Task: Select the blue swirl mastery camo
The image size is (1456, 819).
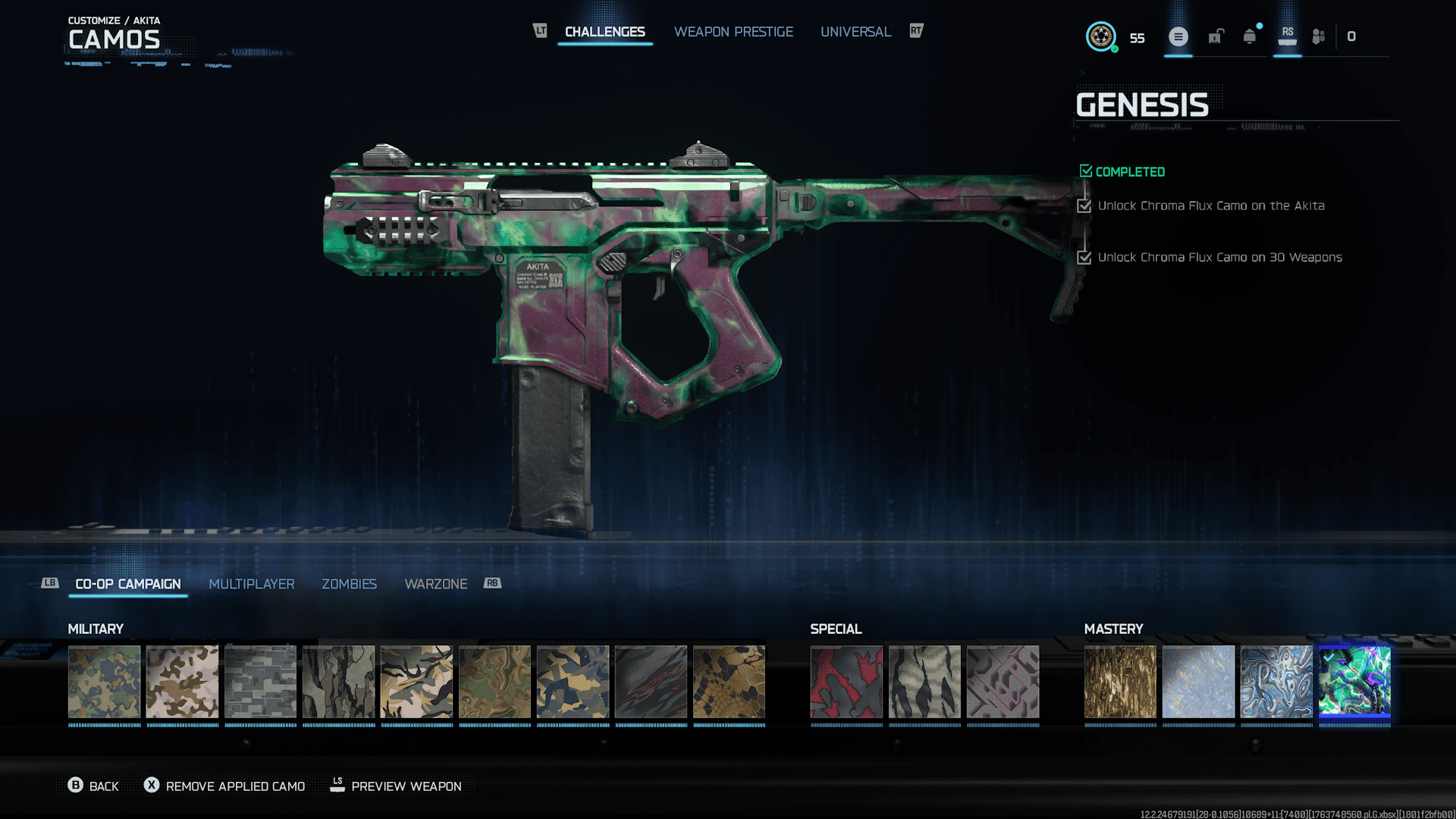Action: pos(1276,681)
